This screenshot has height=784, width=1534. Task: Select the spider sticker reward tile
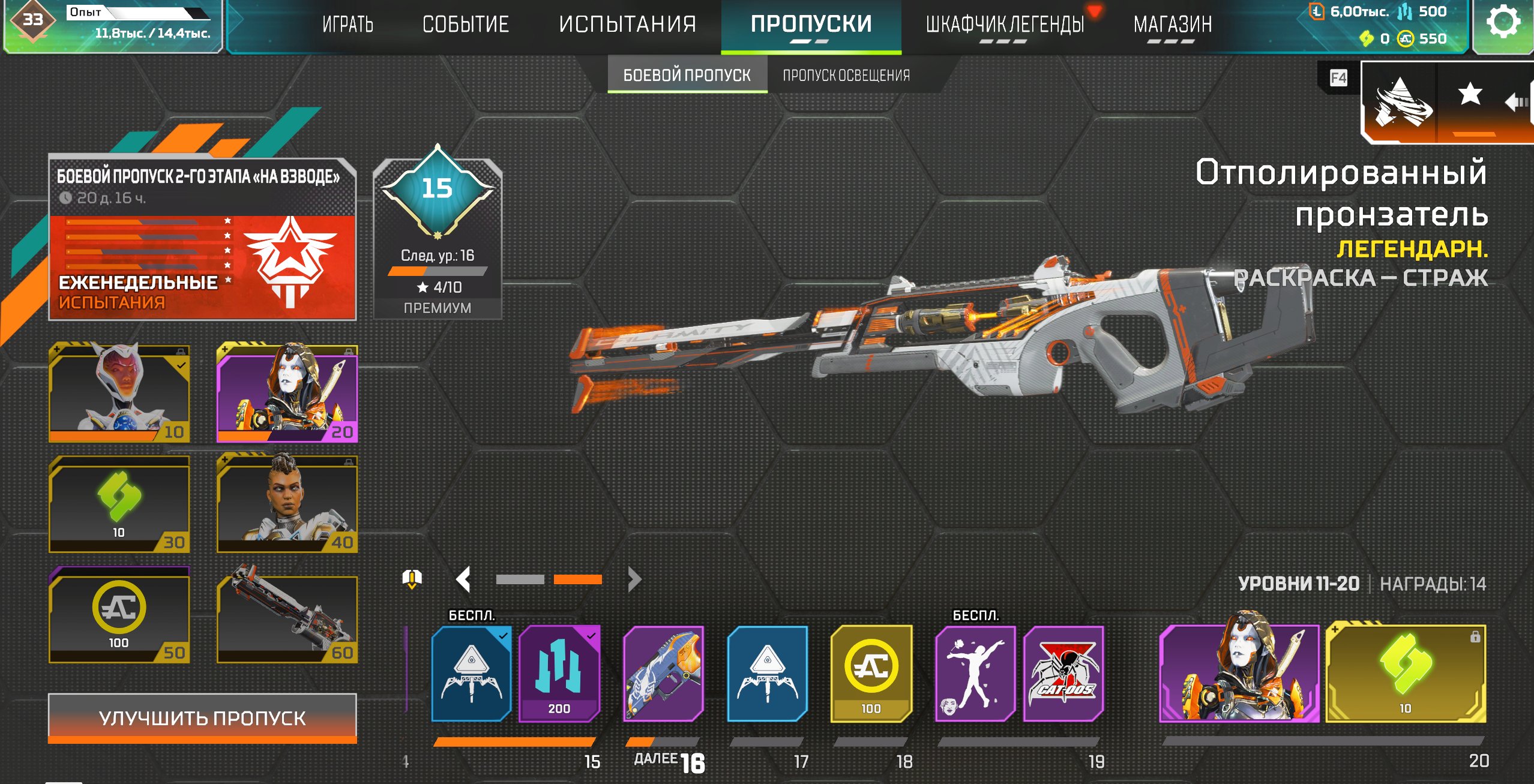pos(1063,674)
